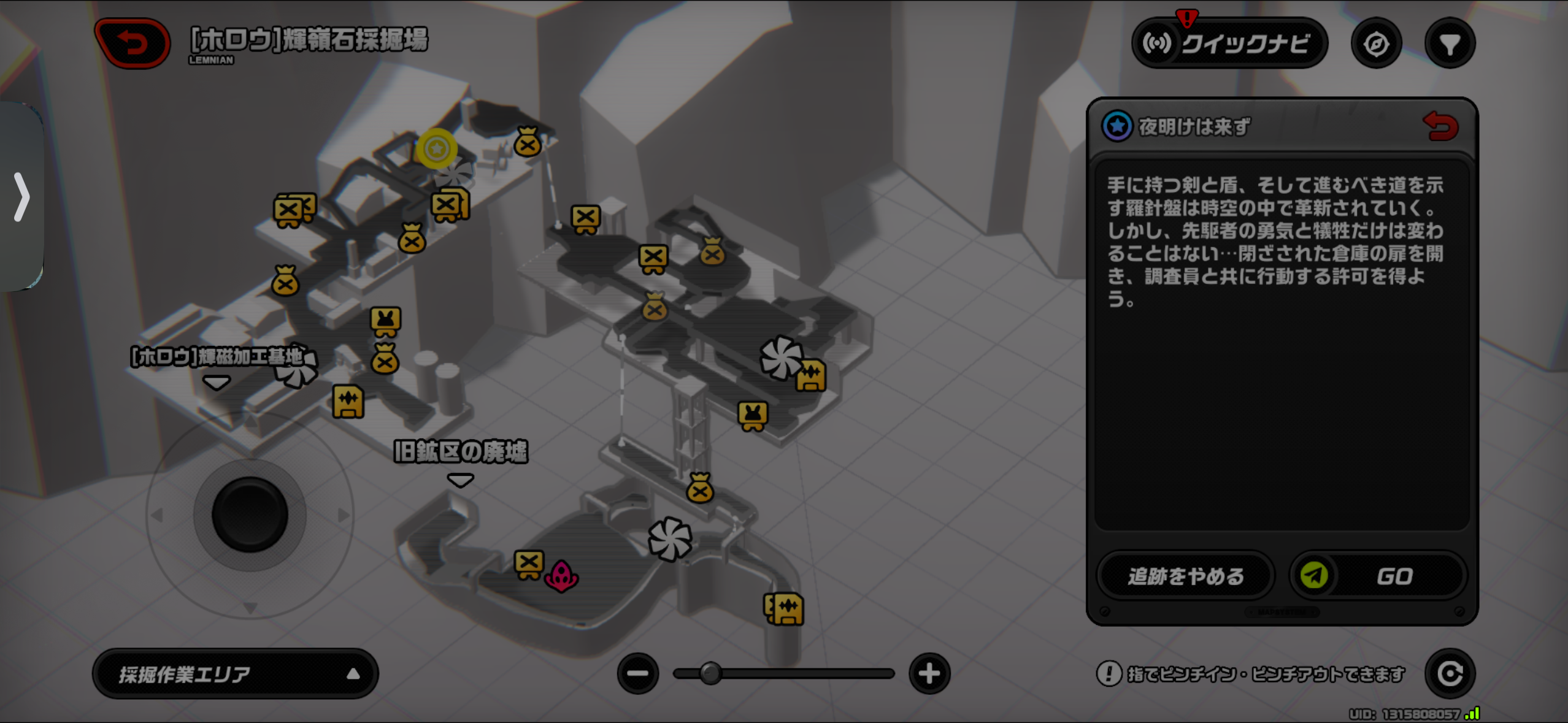Screen dimensions: 1568x723
Task: Hit the GO button to navigate
Action: 1378,576
